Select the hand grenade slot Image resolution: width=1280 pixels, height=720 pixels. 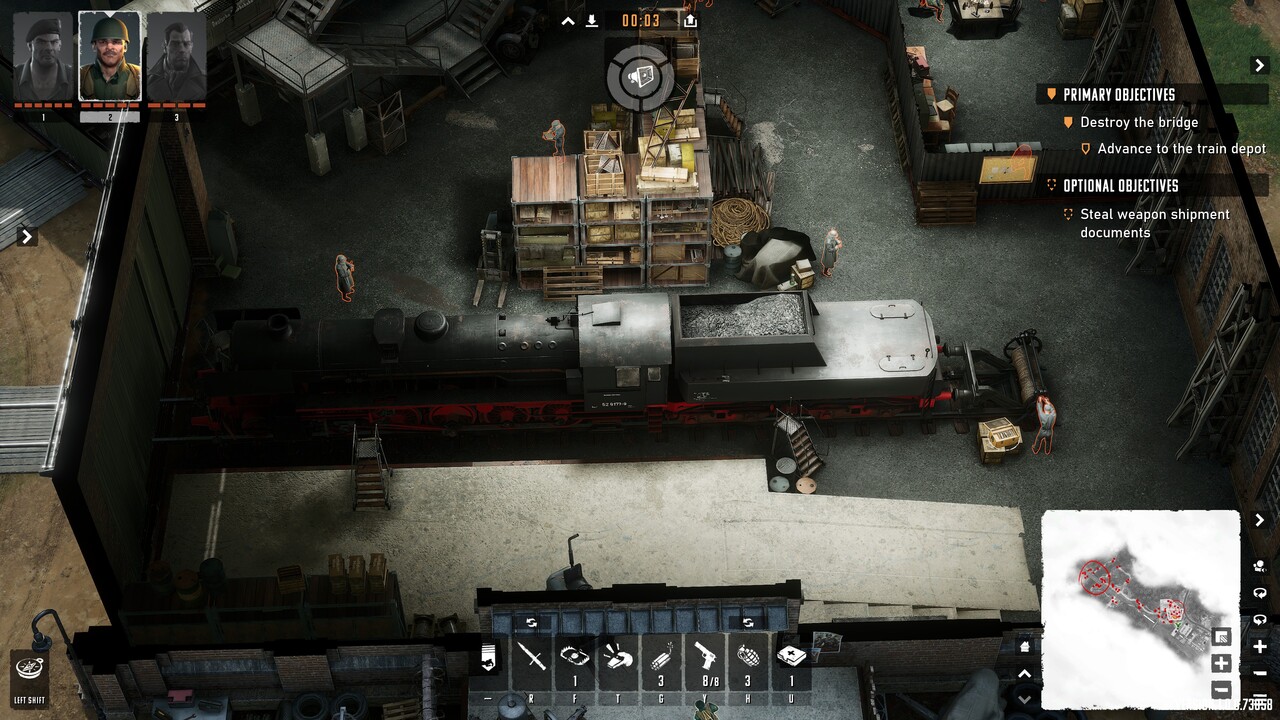(747, 657)
